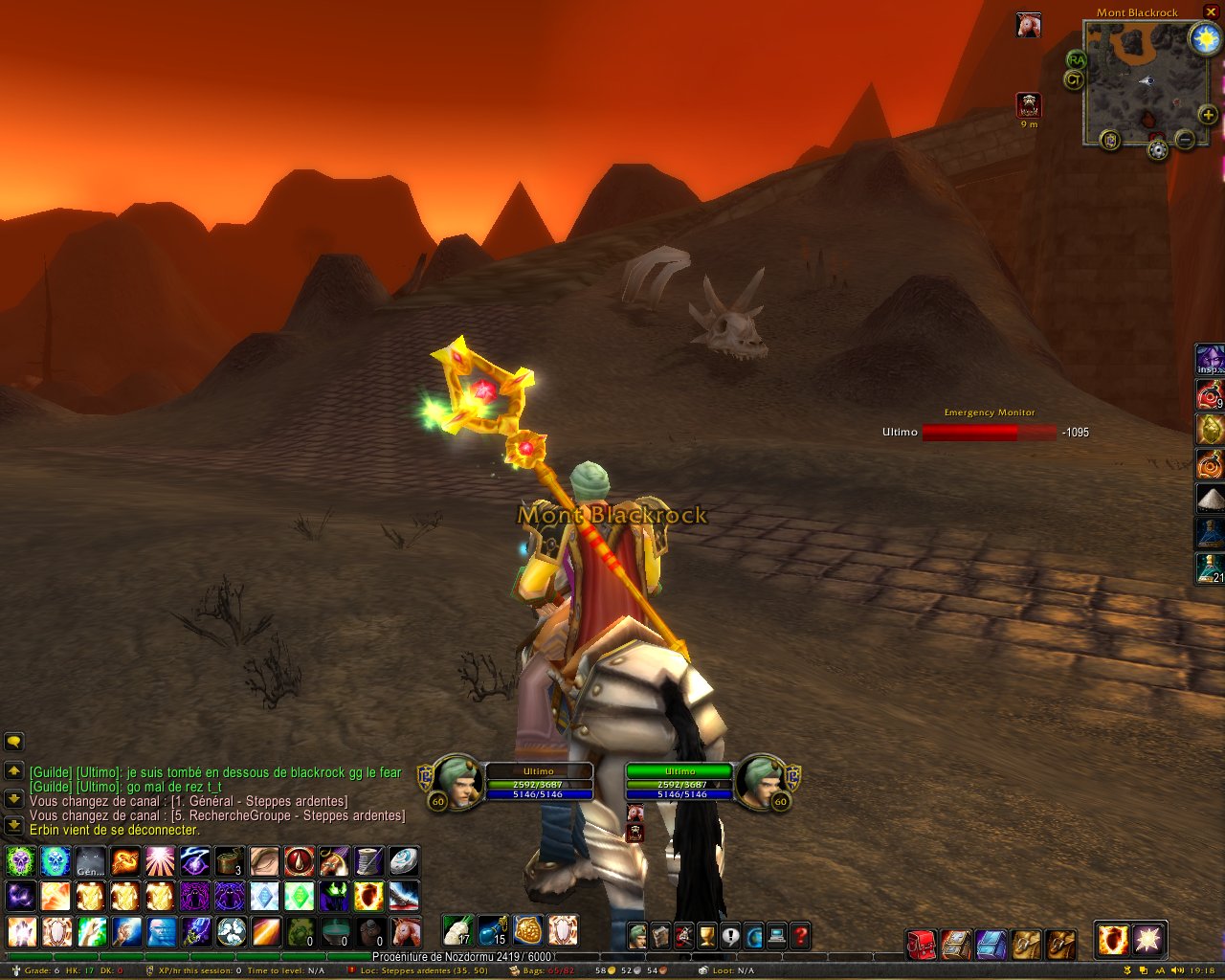The image size is (1225, 980).
Task: Close the minimap with the X button
Action: point(1211,11)
